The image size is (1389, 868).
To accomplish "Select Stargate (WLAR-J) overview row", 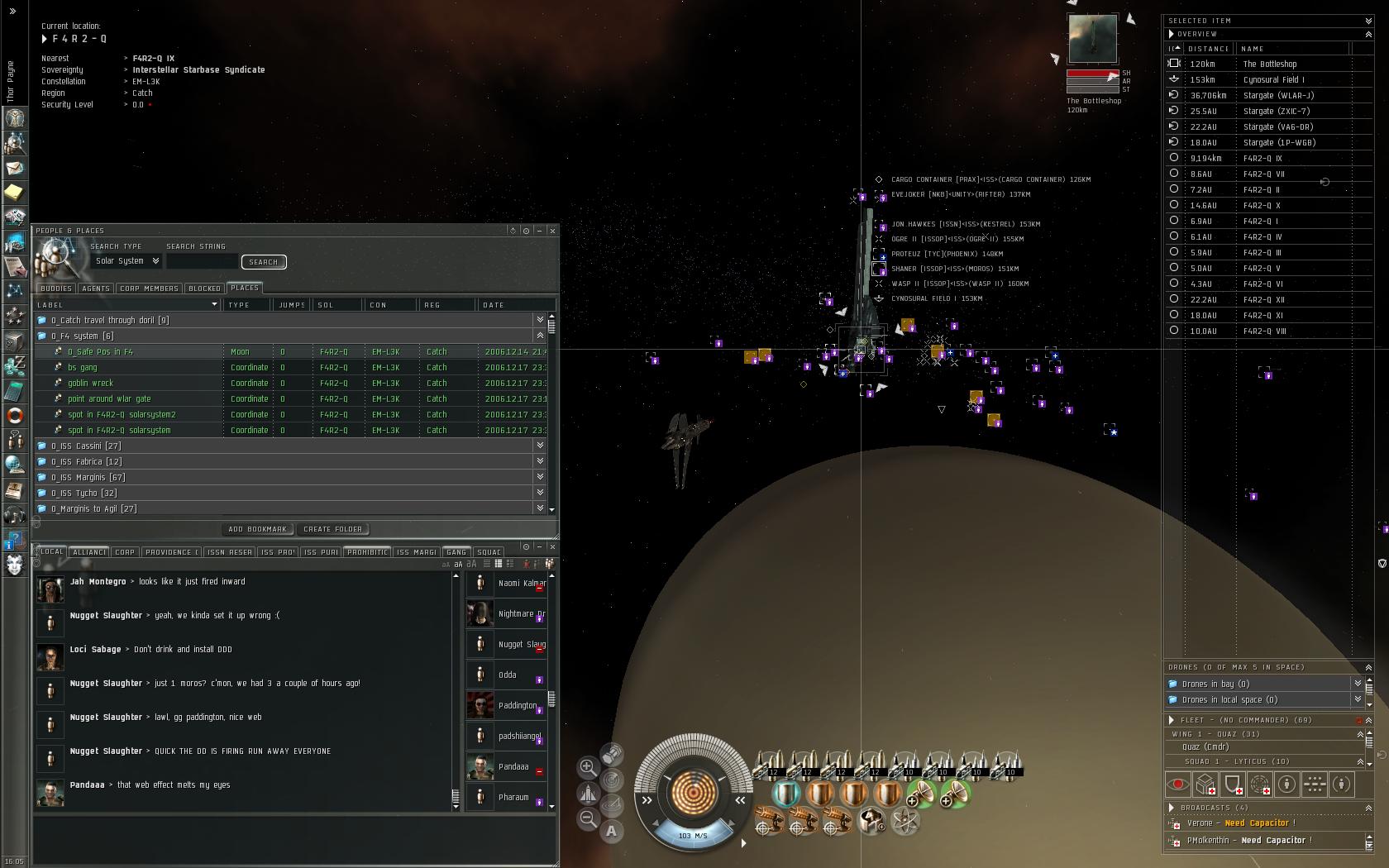I will (1278, 96).
